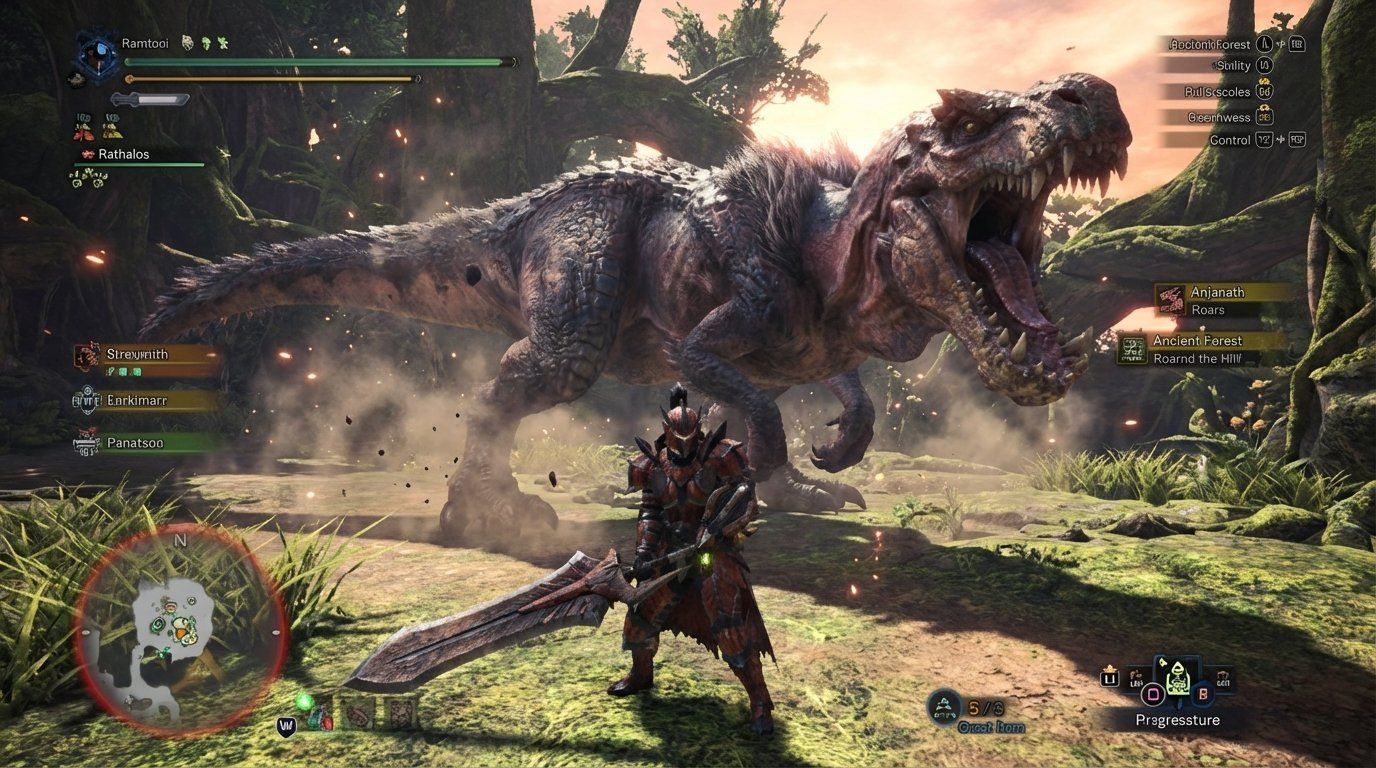Image resolution: width=1376 pixels, height=768 pixels.
Task: Select the Rathalos monster icon
Action: point(88,154)
